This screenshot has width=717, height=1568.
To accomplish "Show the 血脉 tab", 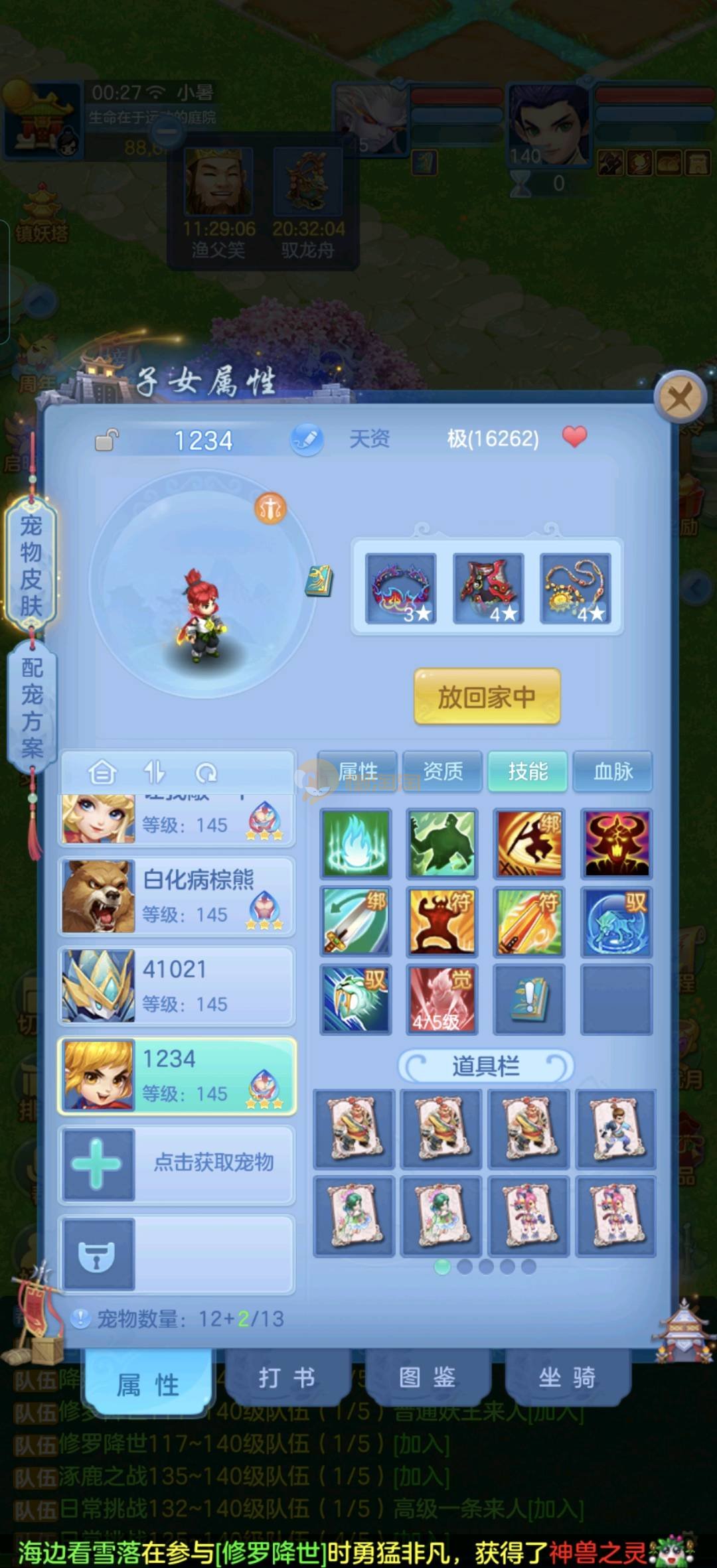I will 613,771.
